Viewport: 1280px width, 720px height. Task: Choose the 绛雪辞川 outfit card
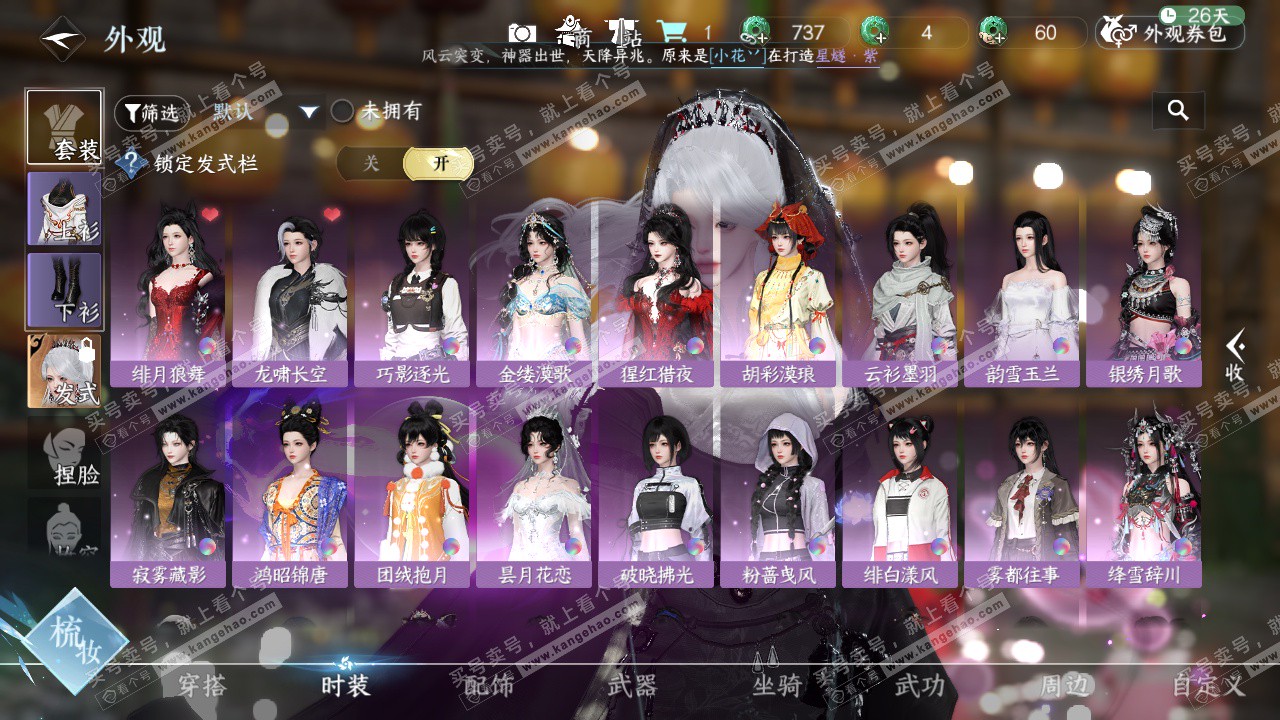pyautogui.click(x=1144, y=495)
